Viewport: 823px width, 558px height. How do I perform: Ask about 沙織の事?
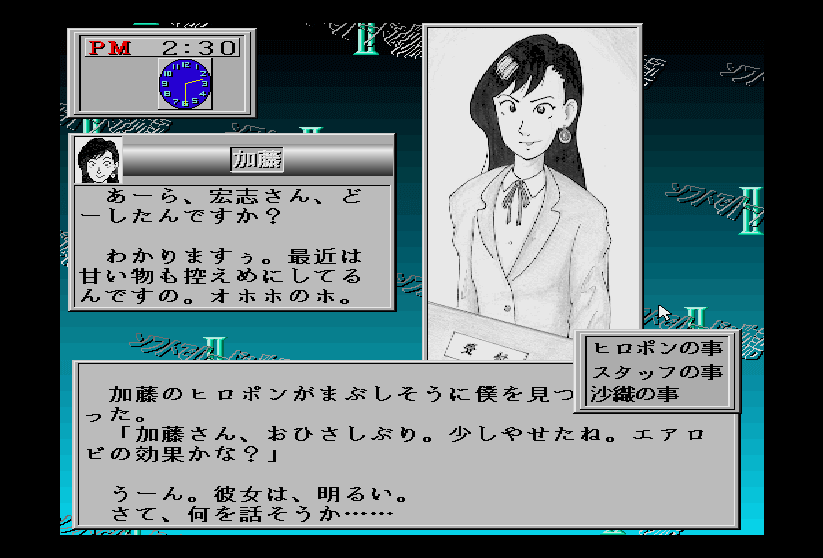click(635, 394)
